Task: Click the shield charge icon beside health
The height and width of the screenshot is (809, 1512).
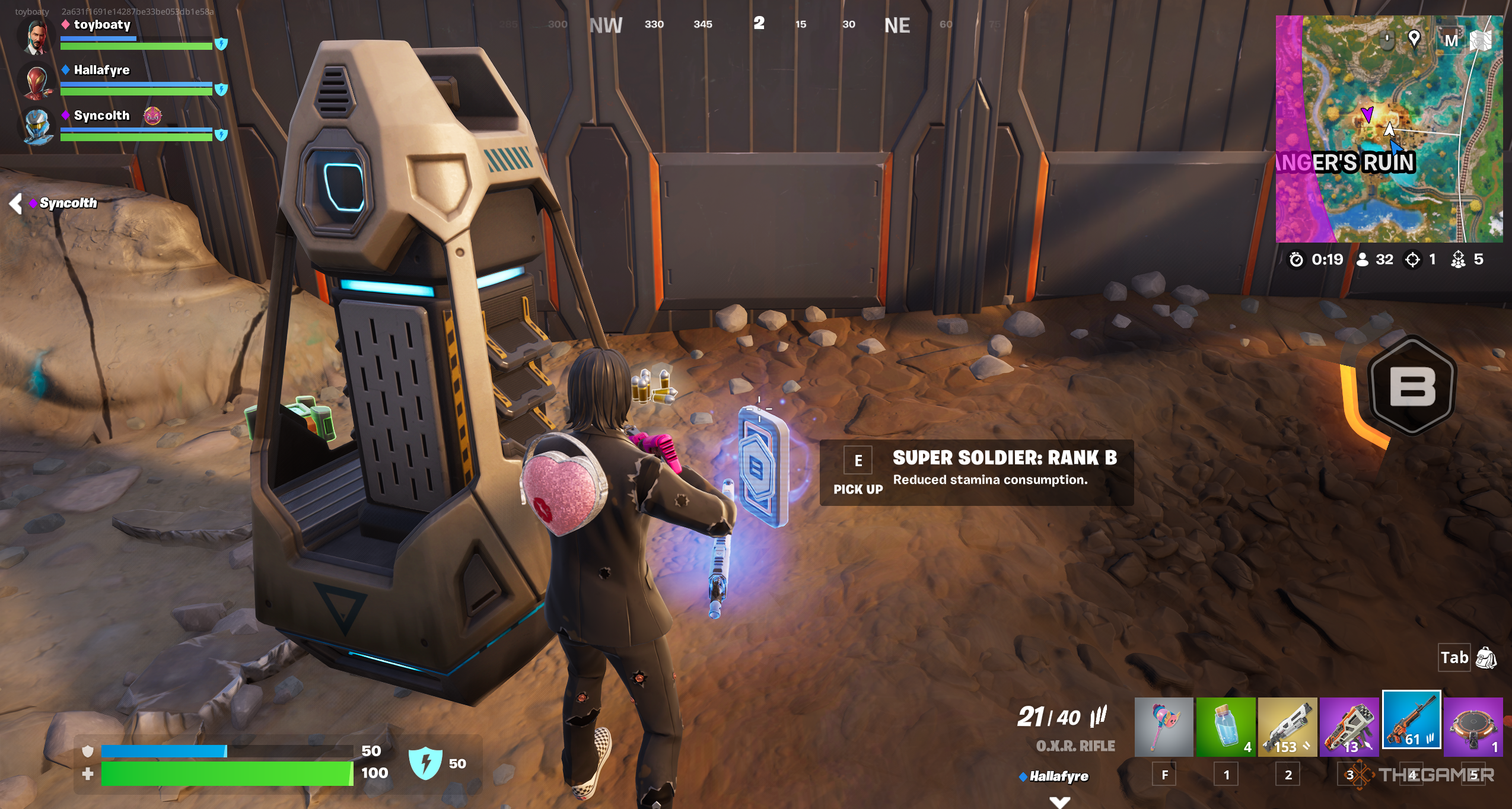Action: (425, 763)
